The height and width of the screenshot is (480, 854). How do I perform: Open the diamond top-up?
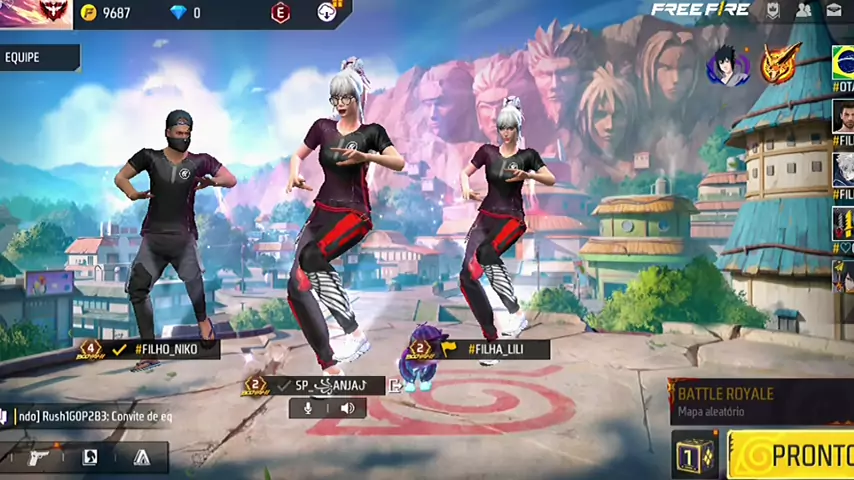coord(185,13)
